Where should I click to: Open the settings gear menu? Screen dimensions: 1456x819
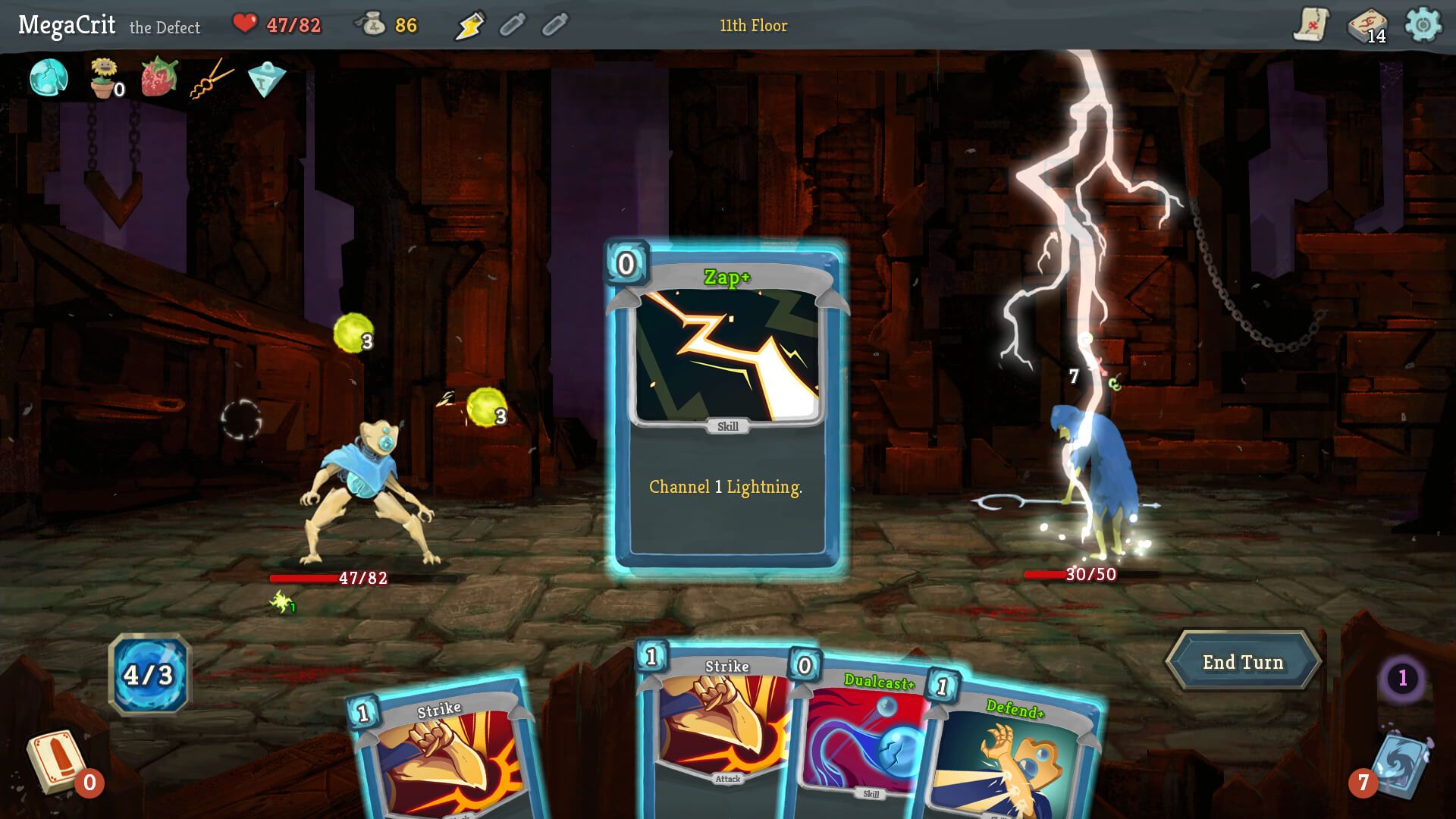pyautogui.click(x=1424, y=25)
